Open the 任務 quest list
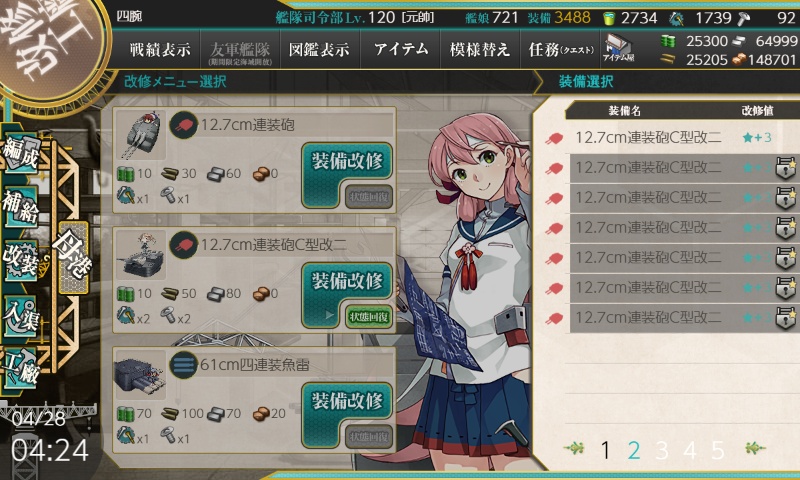 tap(559, 49)
